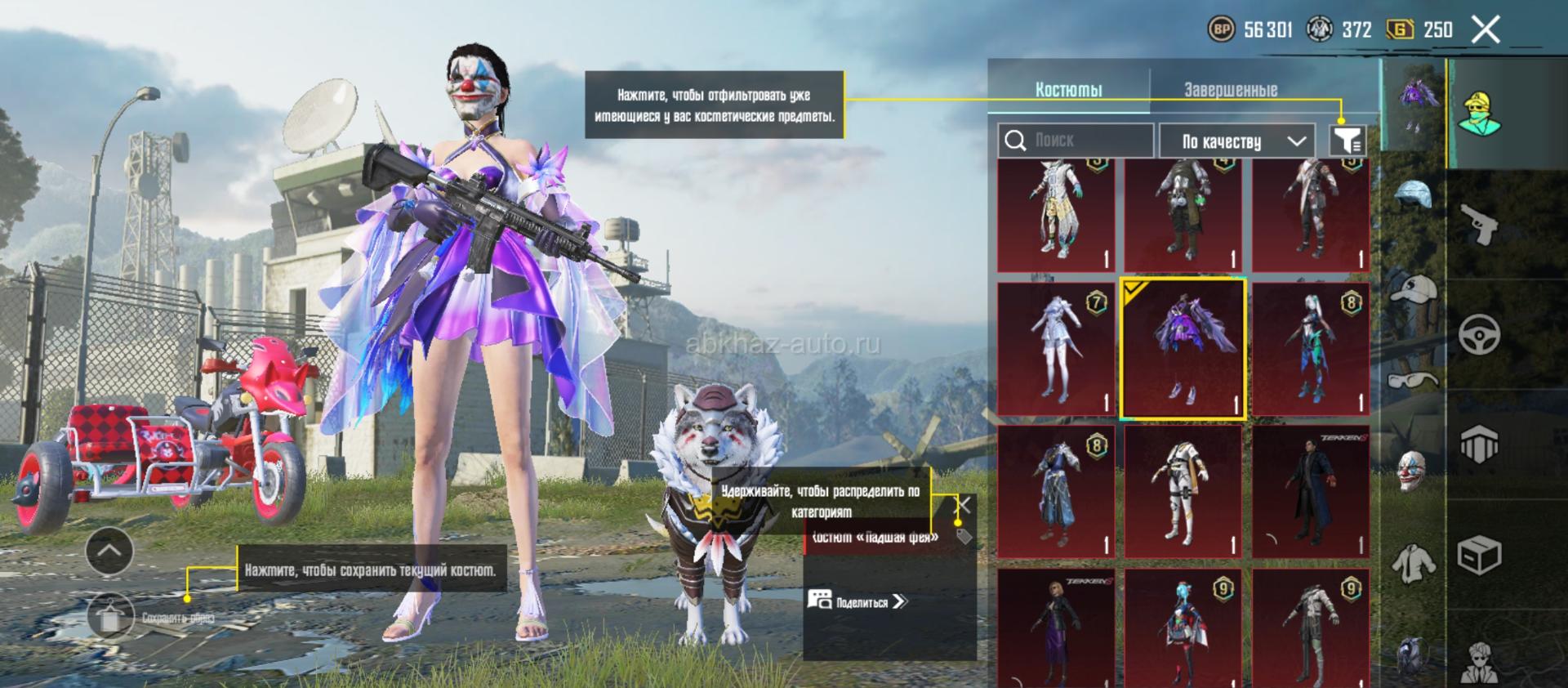Close the inventory with the X button
Viewport: 1568px width, 688px height.
pyautogui.click(x=1486, y=30)
